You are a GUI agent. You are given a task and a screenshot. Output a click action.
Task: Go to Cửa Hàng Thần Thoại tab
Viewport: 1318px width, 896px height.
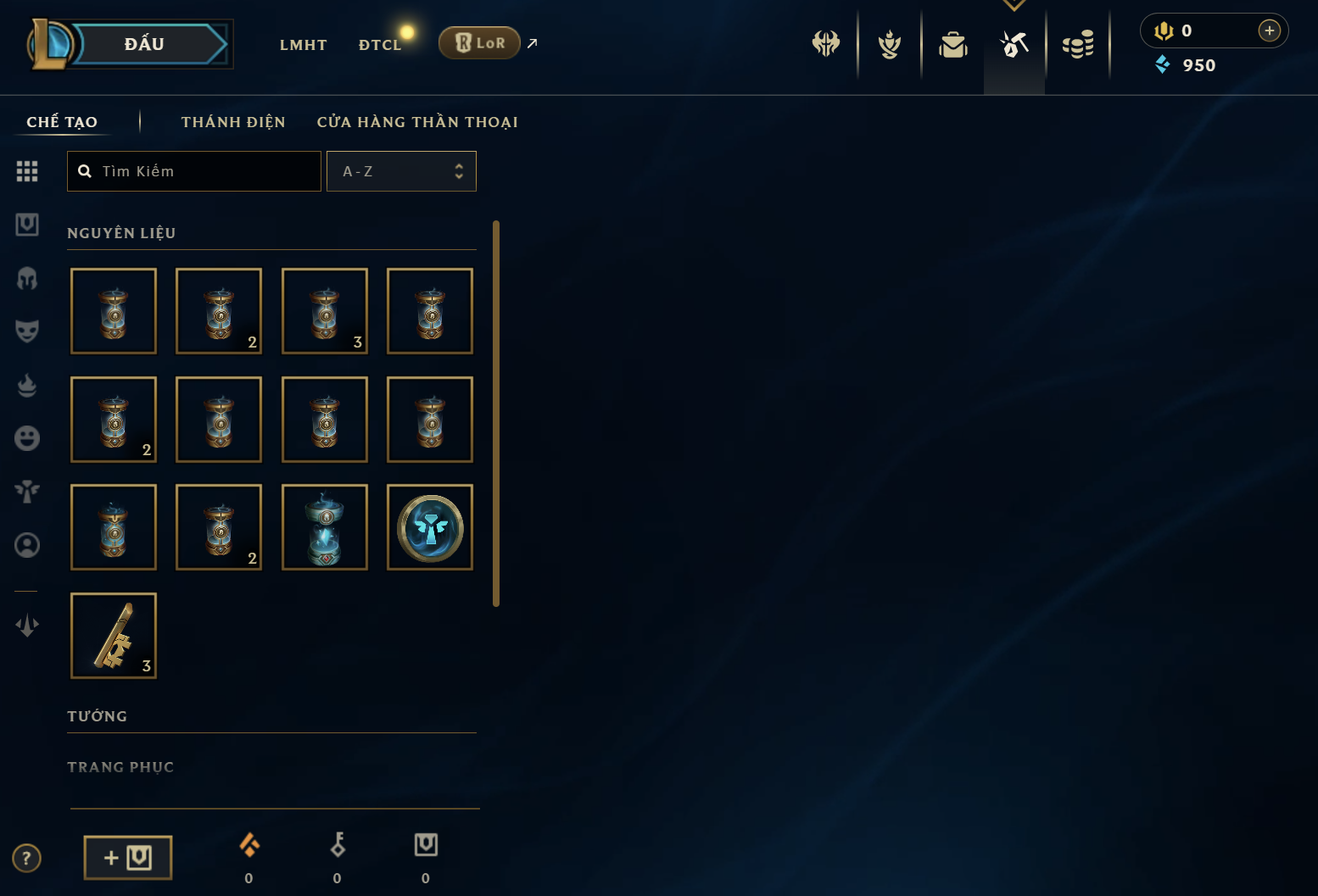[x=417, y=122]
